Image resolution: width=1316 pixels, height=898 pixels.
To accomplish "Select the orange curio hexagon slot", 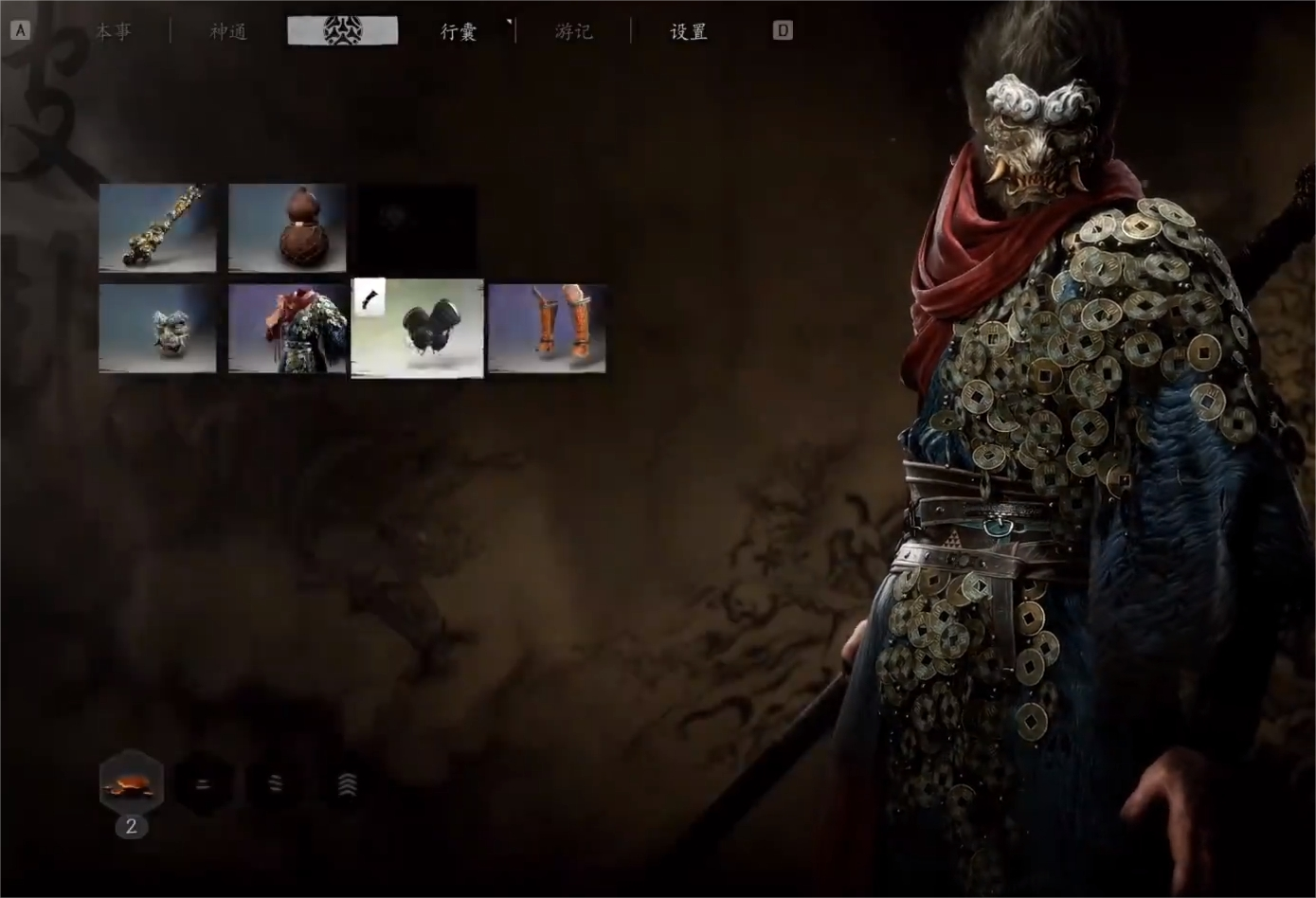I will click(x=132, y=782).
